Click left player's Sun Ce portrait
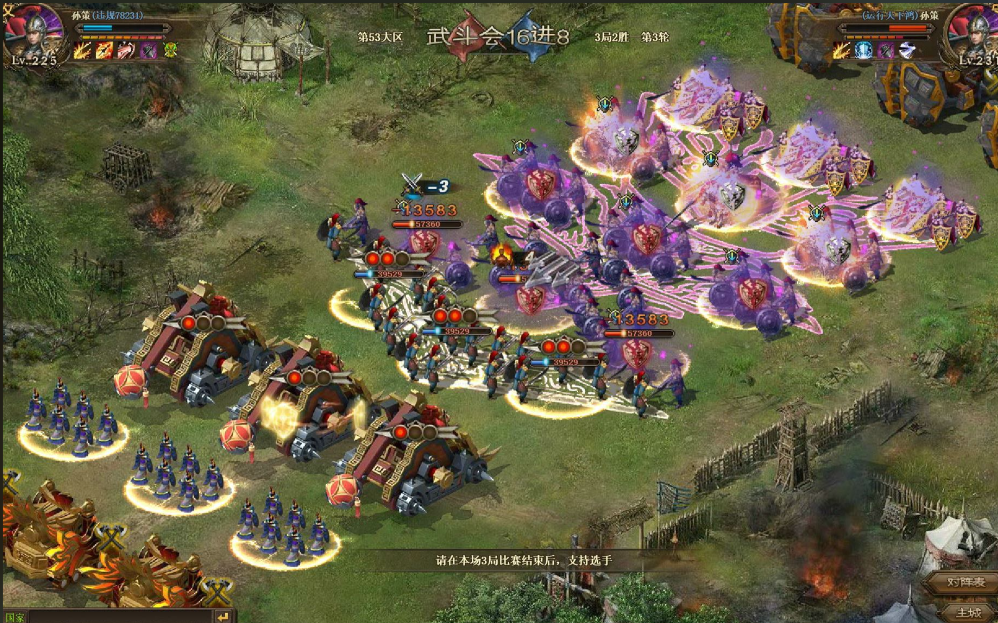 (32, 32)
